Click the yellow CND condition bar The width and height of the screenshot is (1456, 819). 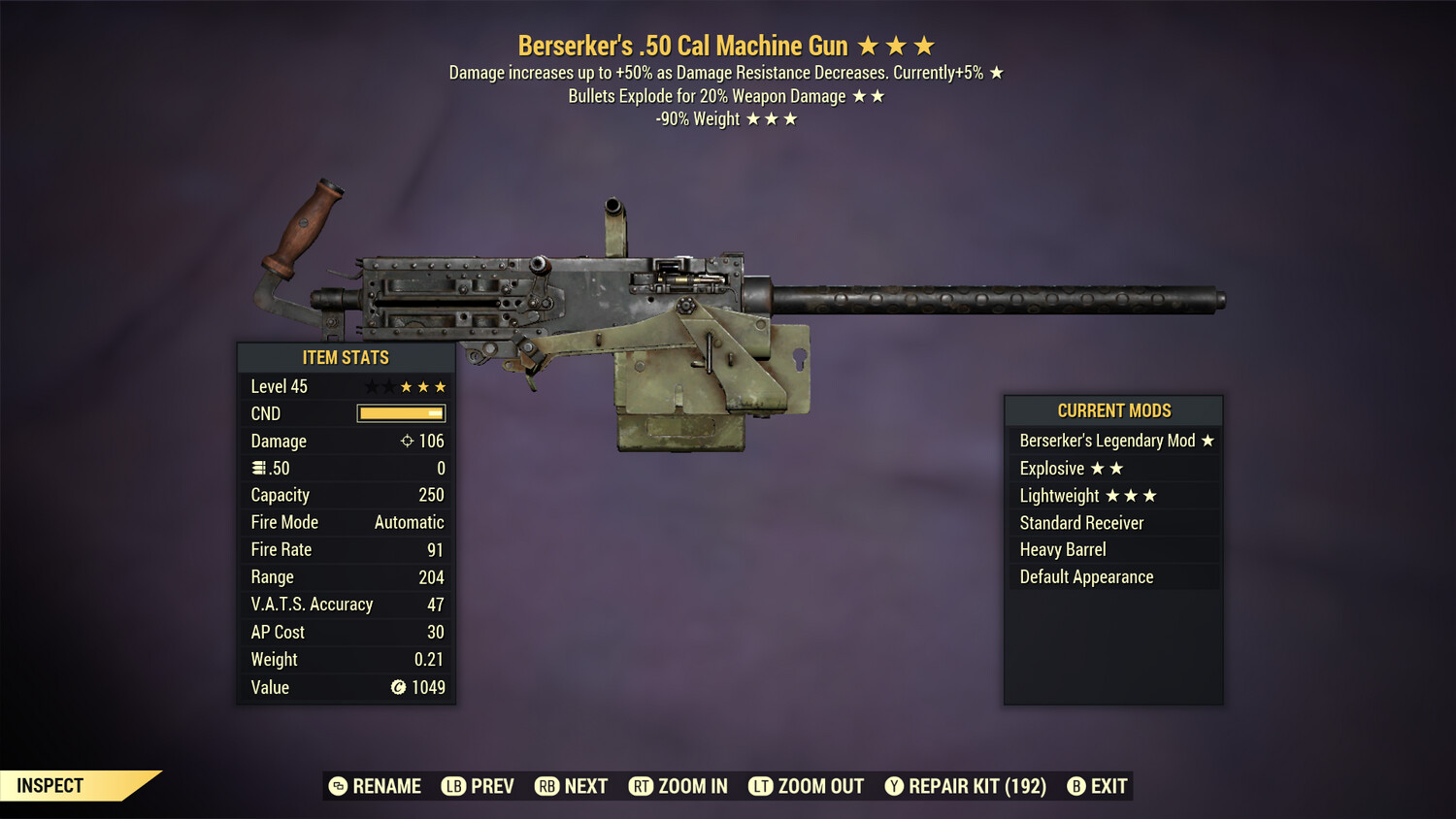(x=401, y=413)
